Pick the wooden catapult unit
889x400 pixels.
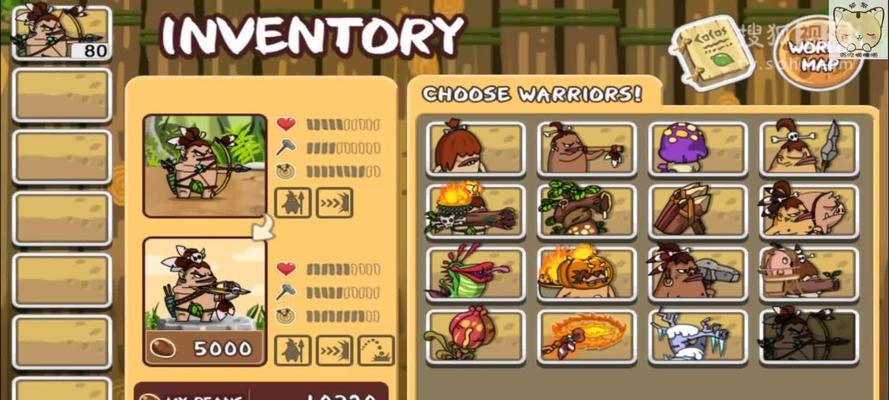[x=697, y=210]
